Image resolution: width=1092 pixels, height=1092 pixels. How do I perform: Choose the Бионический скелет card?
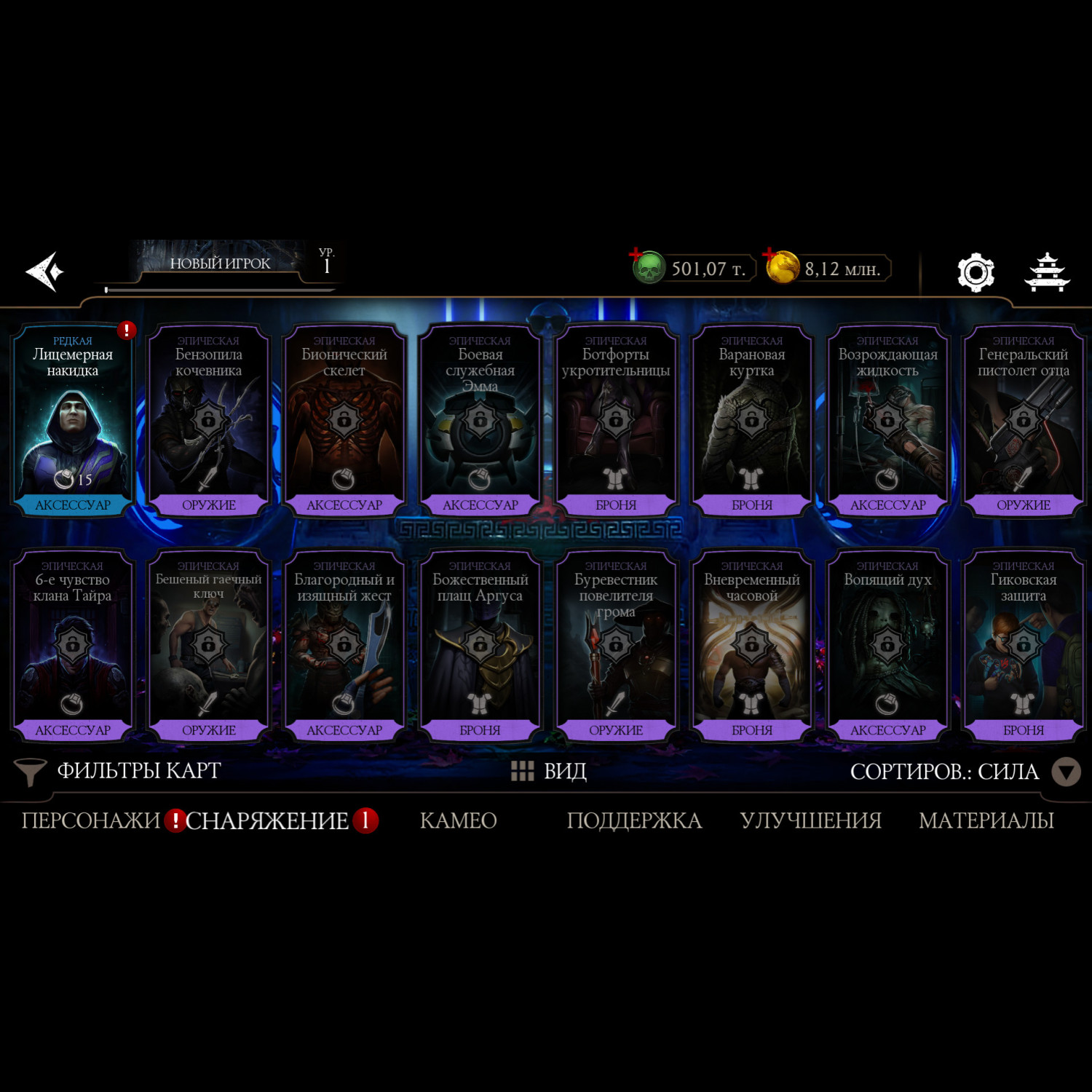click(344, 420)
